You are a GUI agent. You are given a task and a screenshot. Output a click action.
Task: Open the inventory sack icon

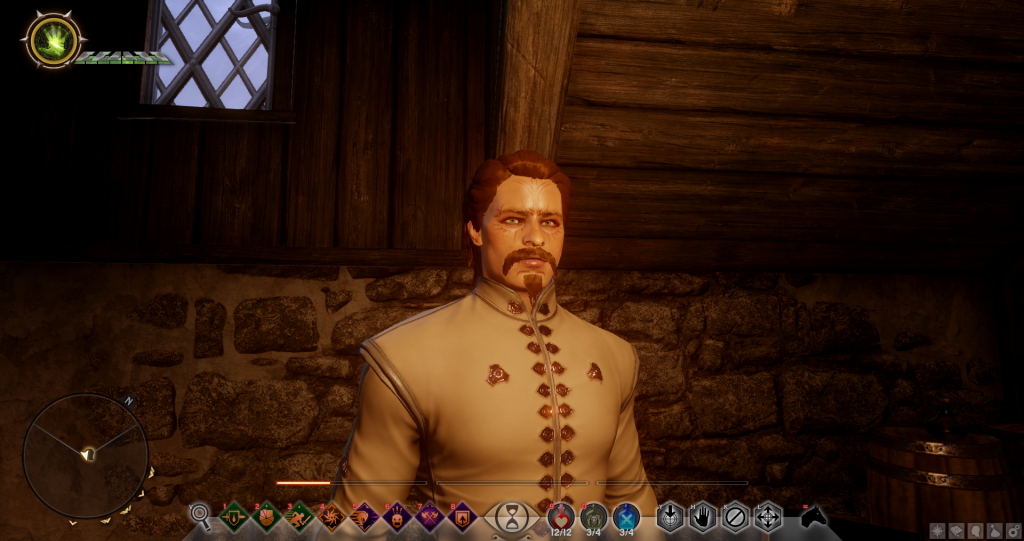click(x=993, y=531)
